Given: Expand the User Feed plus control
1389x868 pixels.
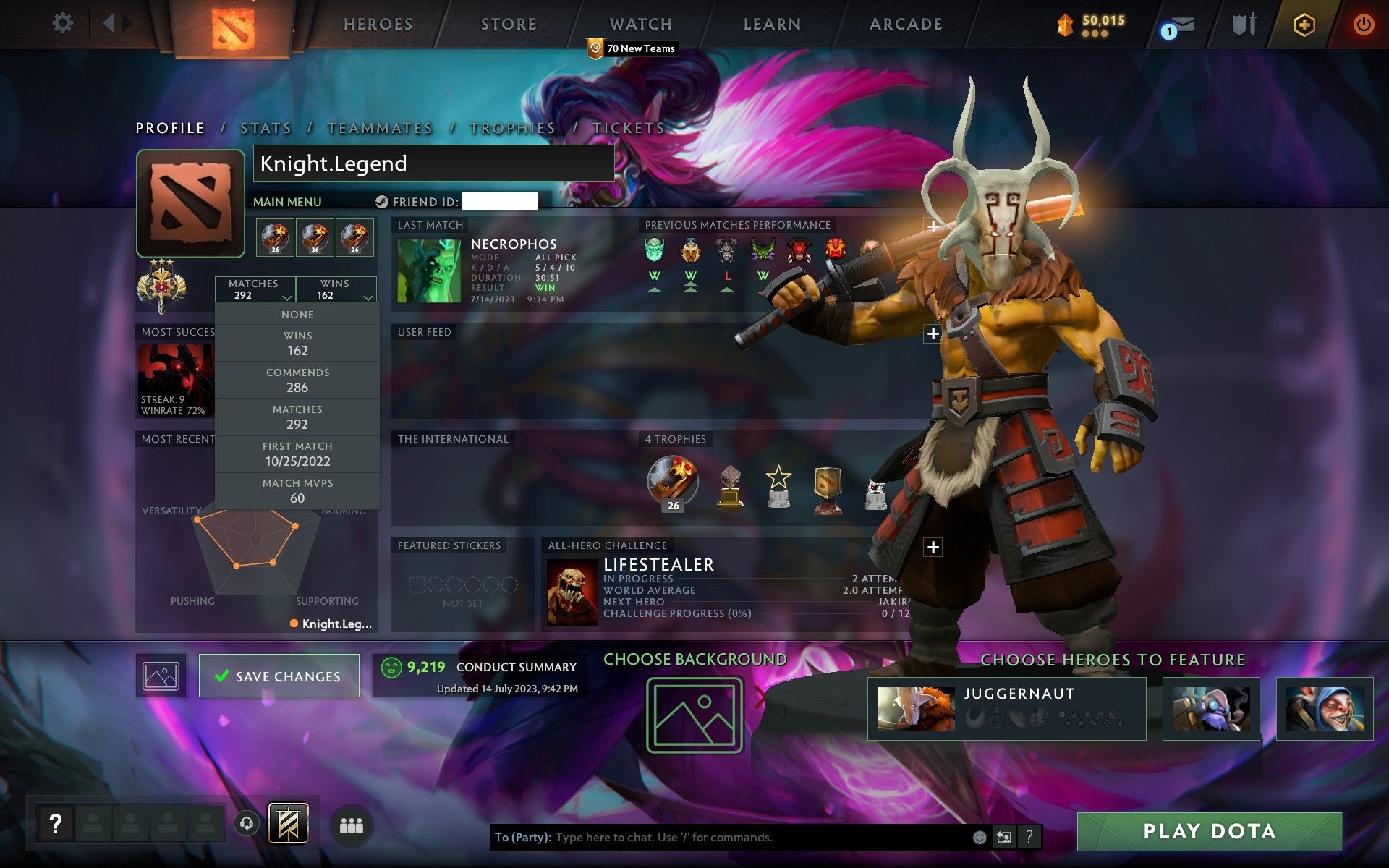Looking at the screenshot, I should tap(932, 333).
